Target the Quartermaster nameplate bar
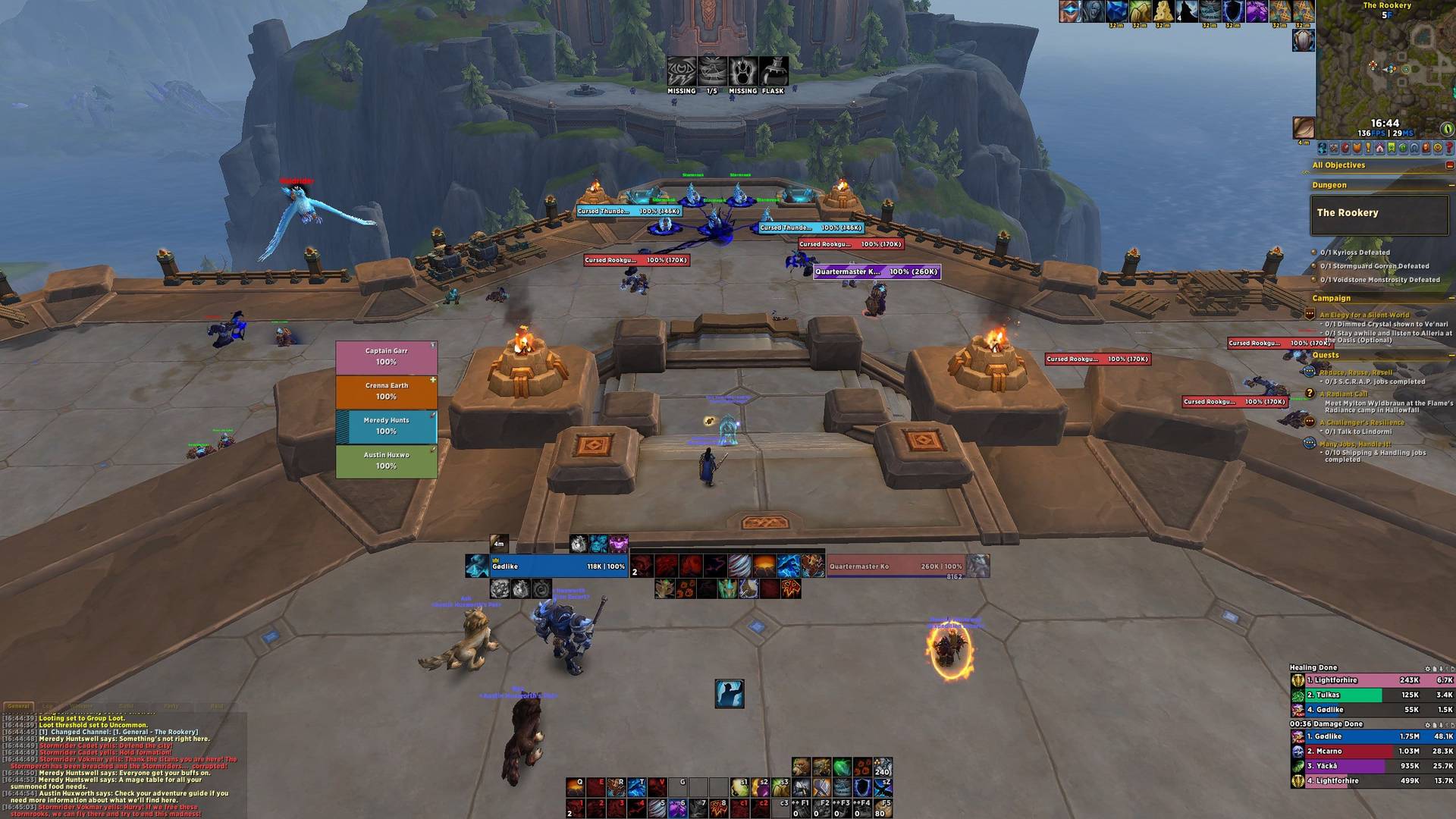The image size is (1456, 819). [x=877, y=271]
